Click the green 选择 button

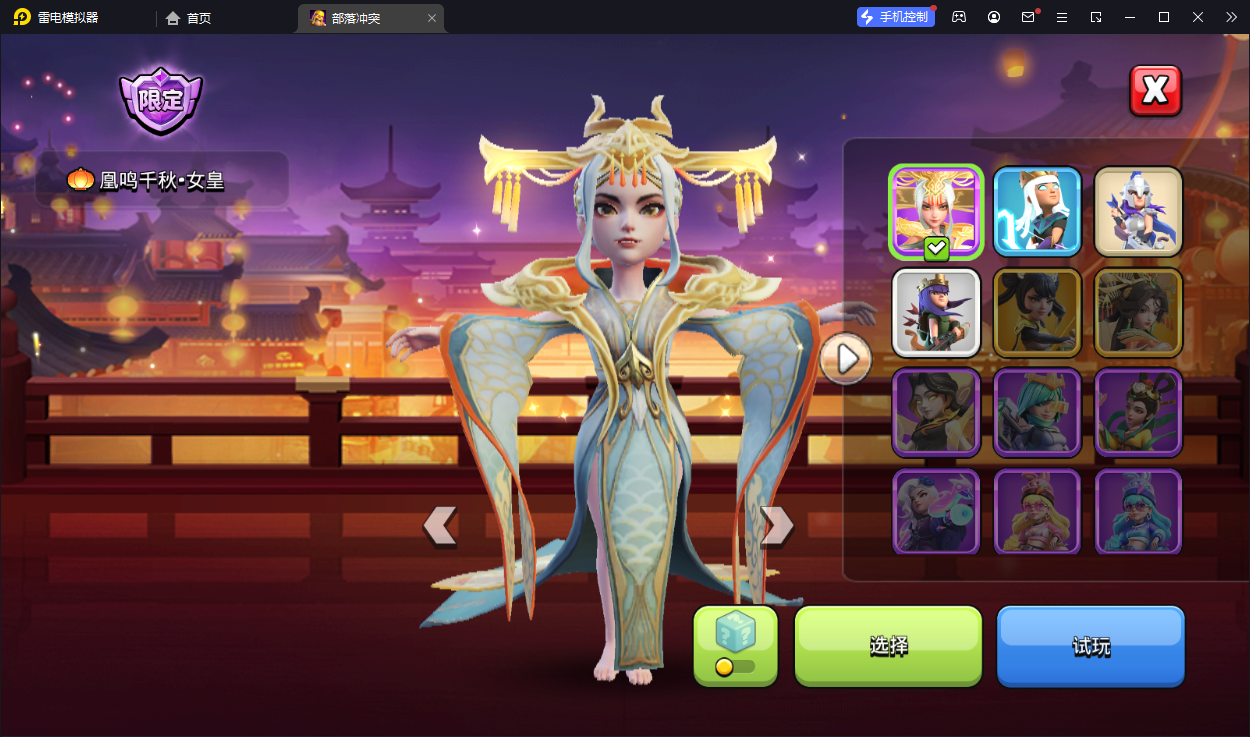(888, 646)
